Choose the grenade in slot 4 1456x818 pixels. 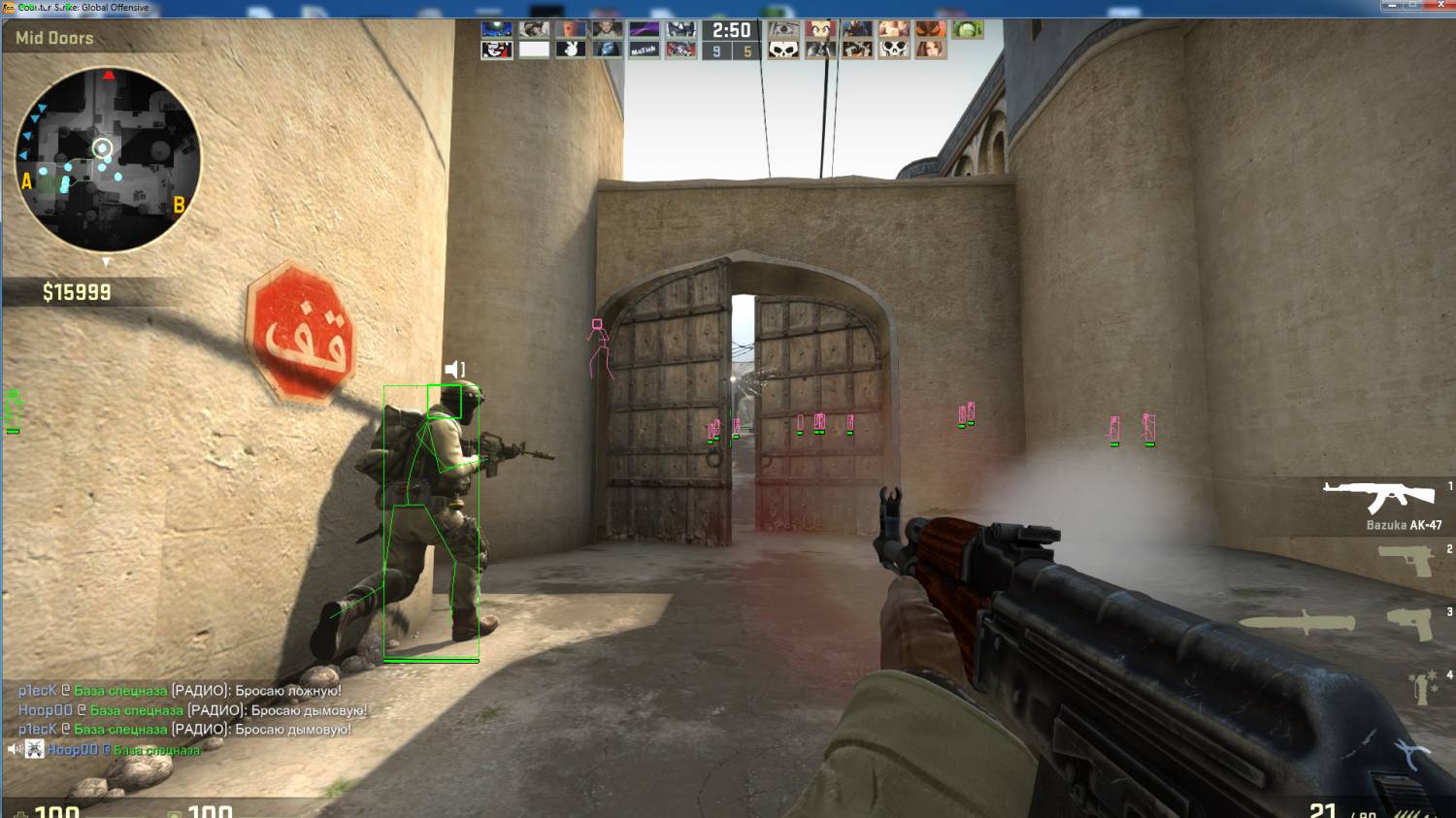click(x=1422, y=686)
